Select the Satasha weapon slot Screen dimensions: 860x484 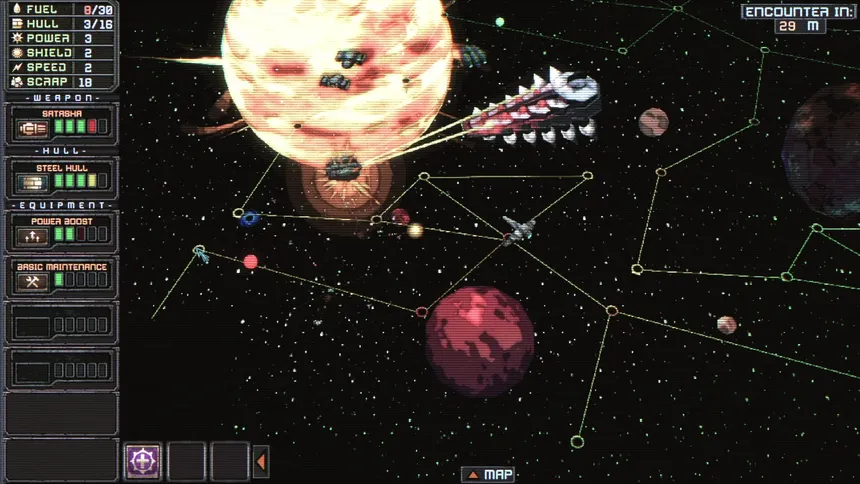[61, 124]
